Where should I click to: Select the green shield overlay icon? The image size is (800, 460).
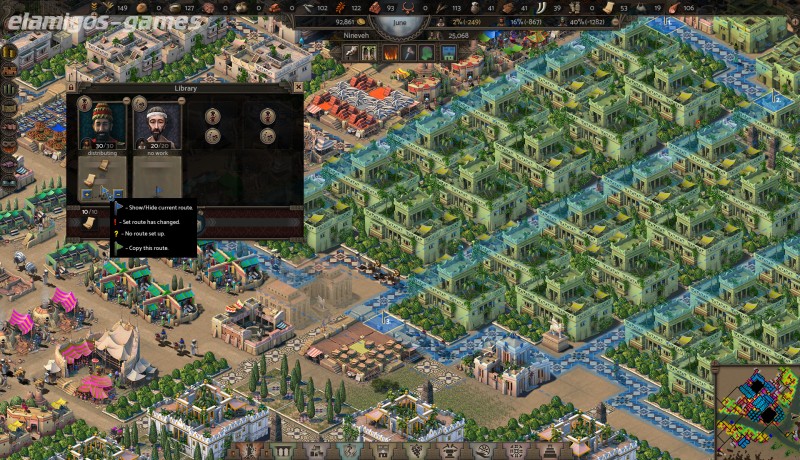425,52
